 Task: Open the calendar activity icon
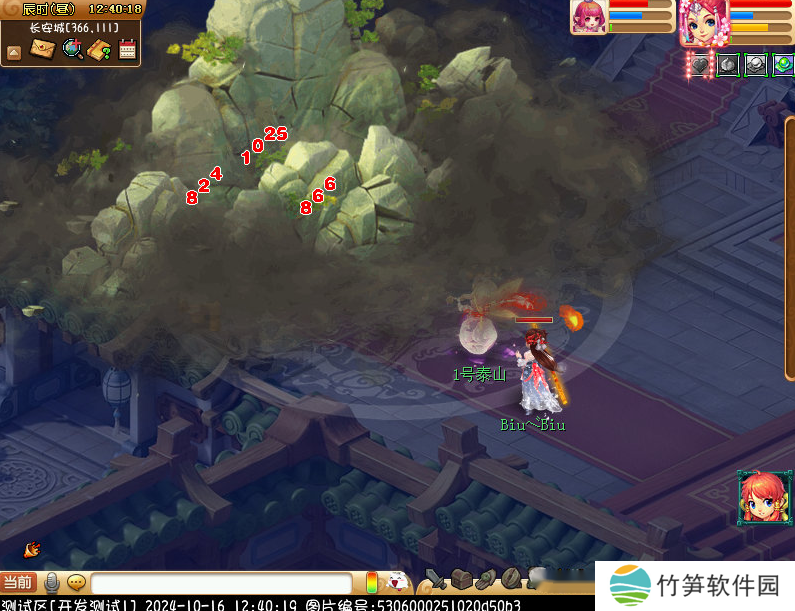pyautogui.click(x=128, y=48)
